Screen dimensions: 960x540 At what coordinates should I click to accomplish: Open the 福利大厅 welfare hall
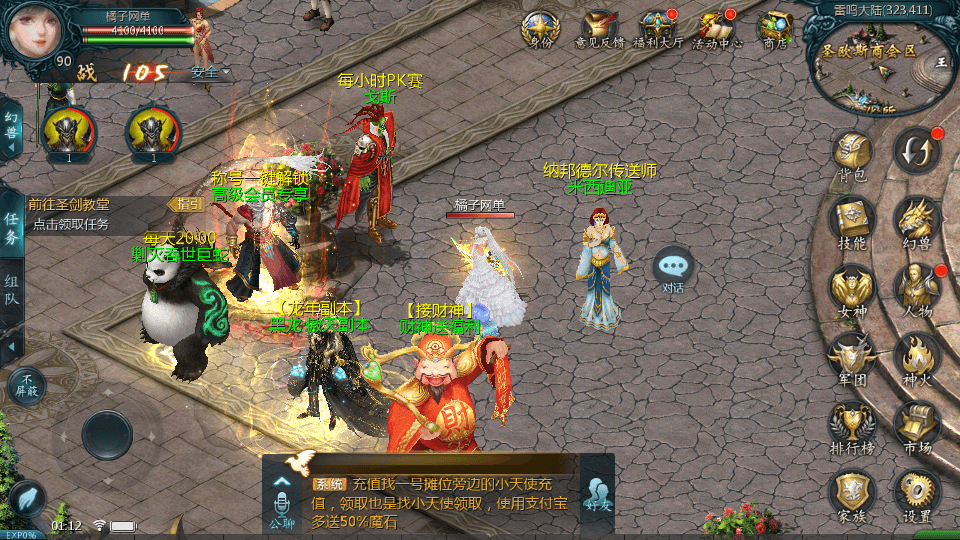pos(657,28)
